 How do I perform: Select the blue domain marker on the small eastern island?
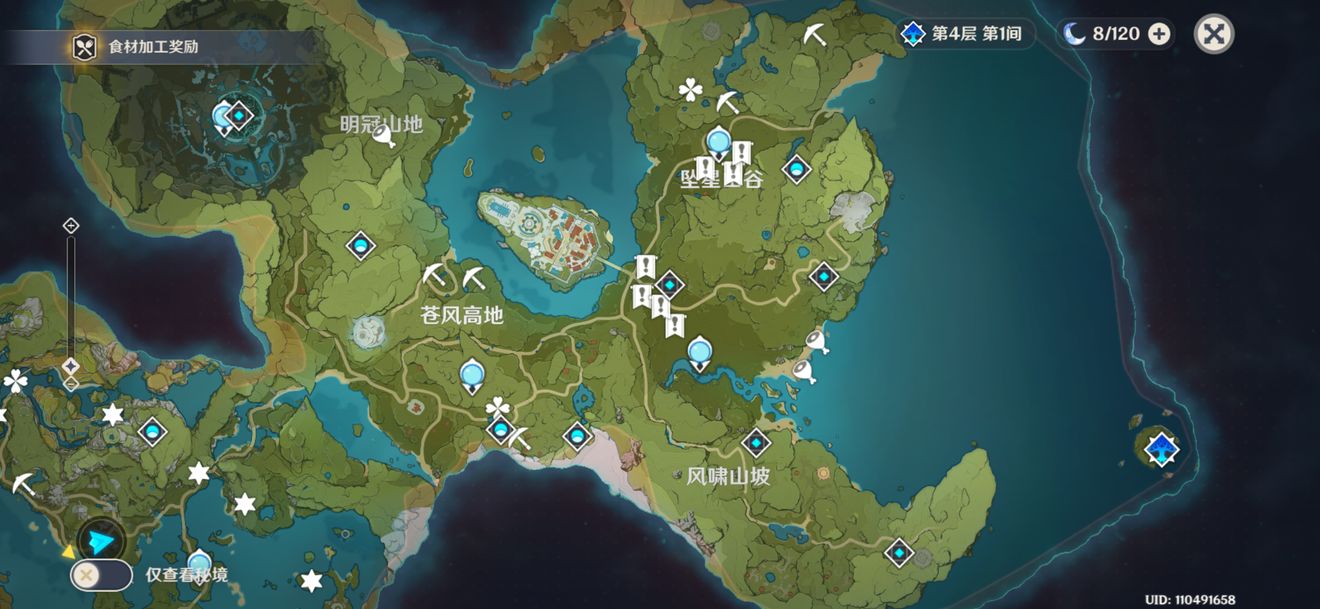tap(1161, 448)
